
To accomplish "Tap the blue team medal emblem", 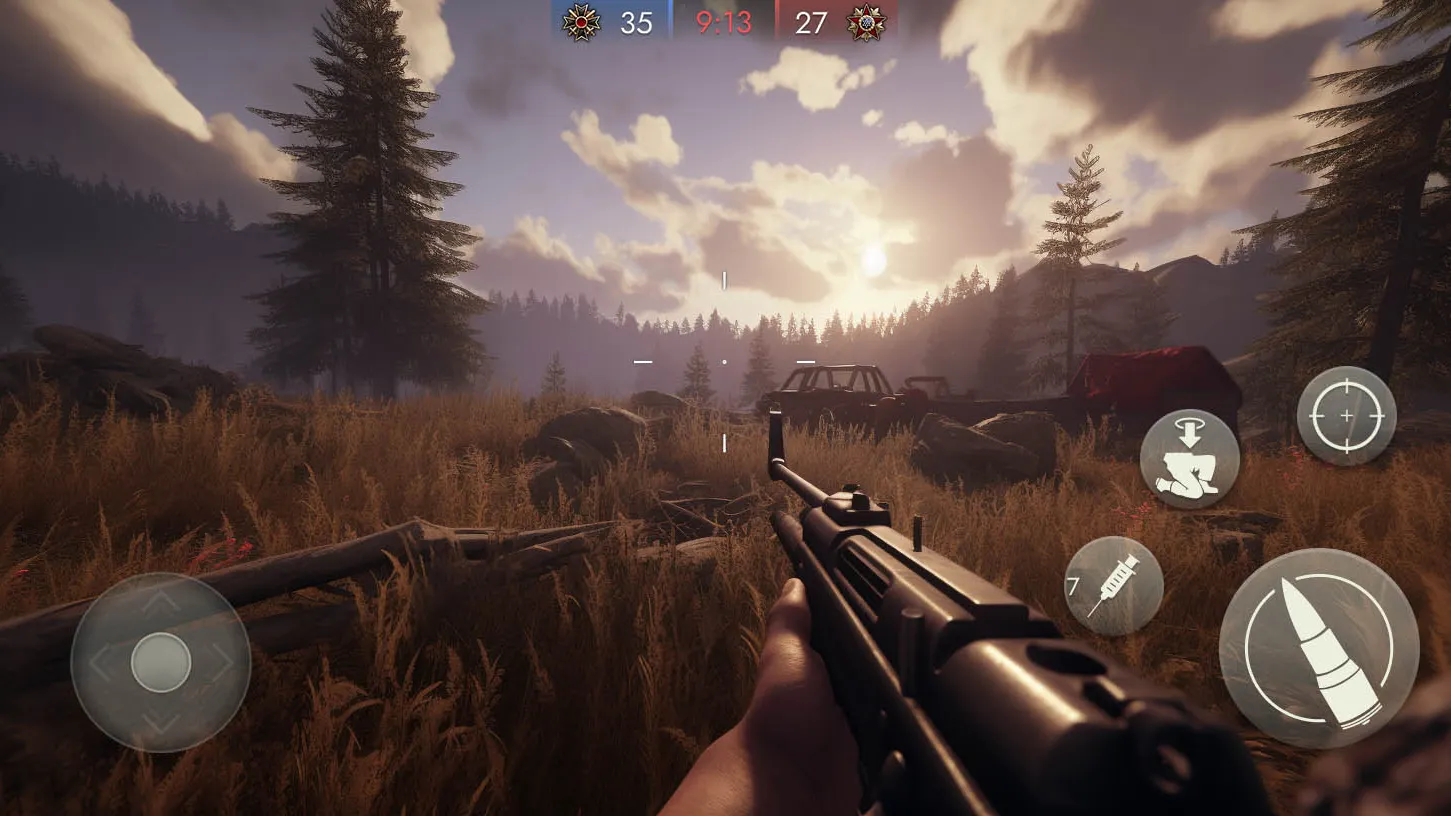I will [x=581, y=22].
